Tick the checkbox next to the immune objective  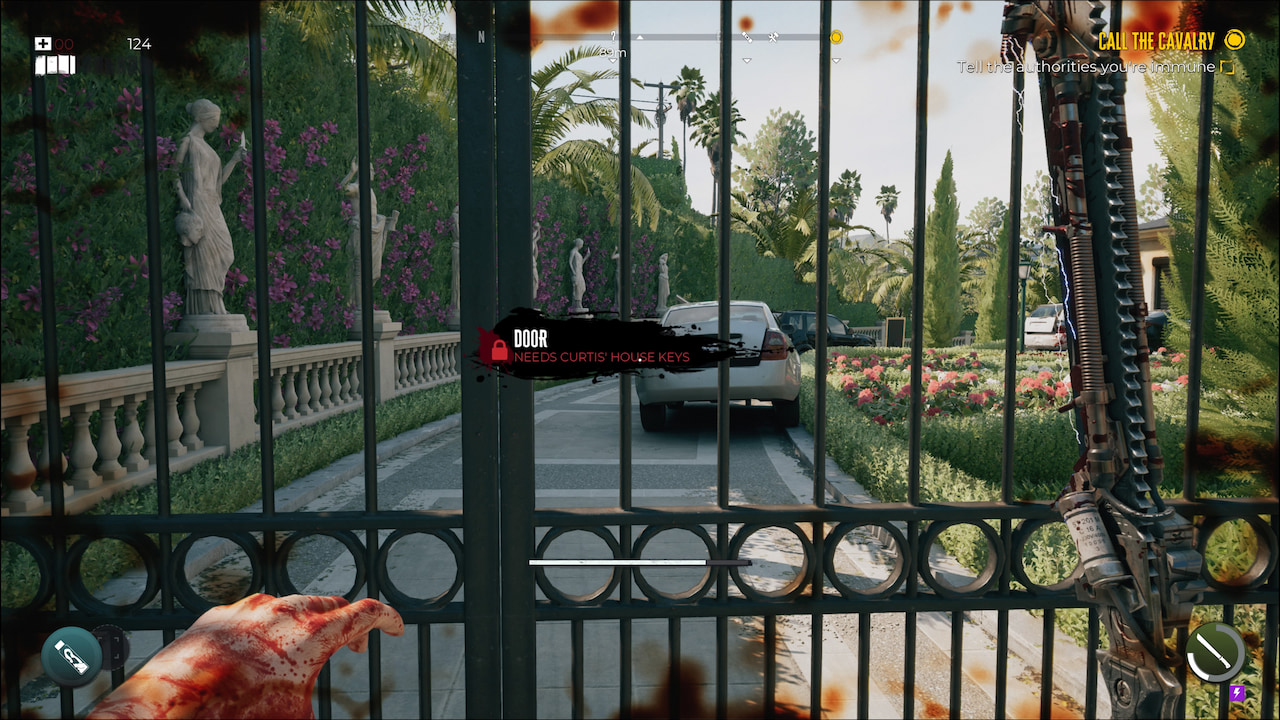[1229, 66]
